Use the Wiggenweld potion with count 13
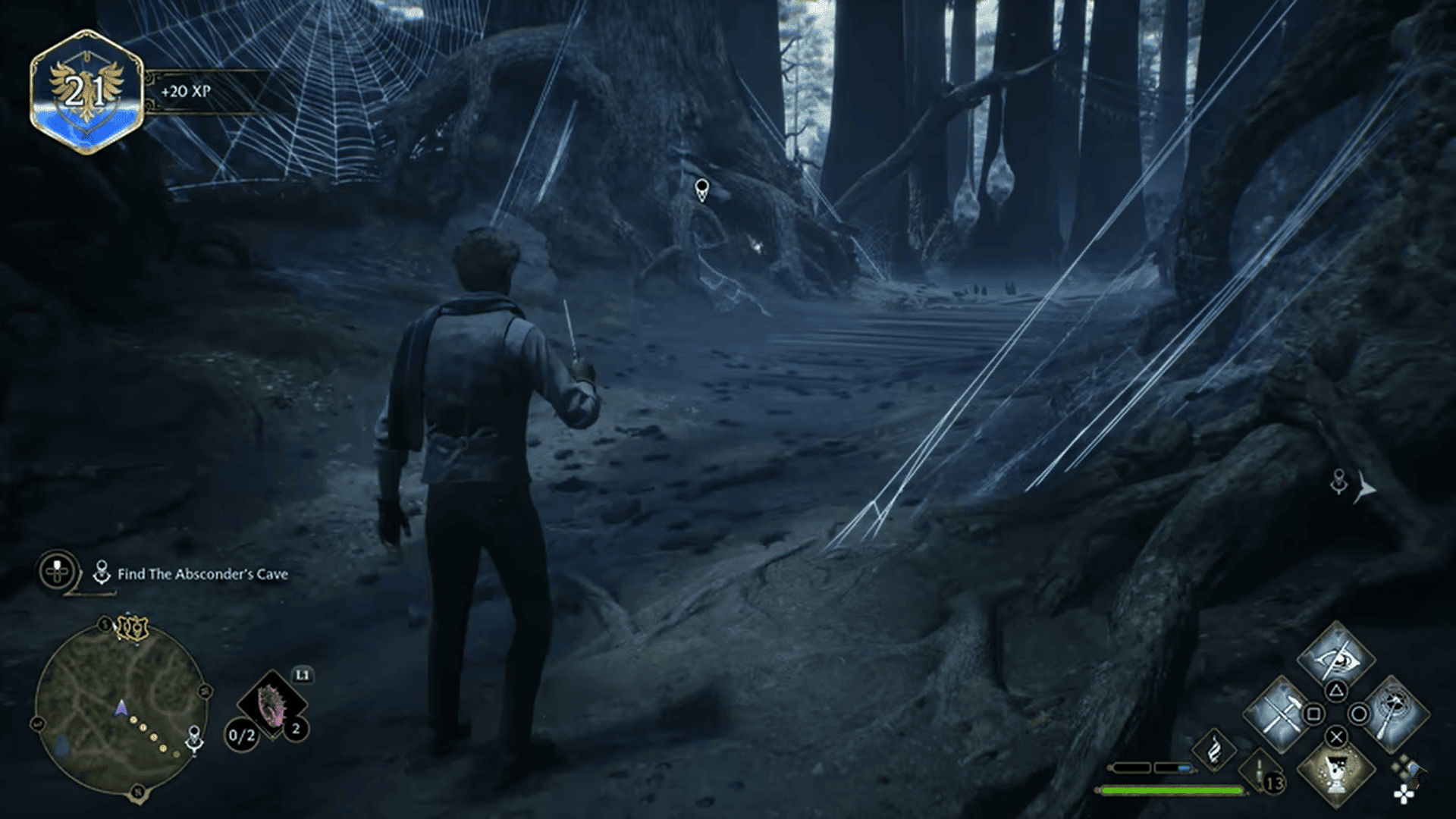Image resolution: width=1456 pixels, height=819 pixels. click(1262, 775)
